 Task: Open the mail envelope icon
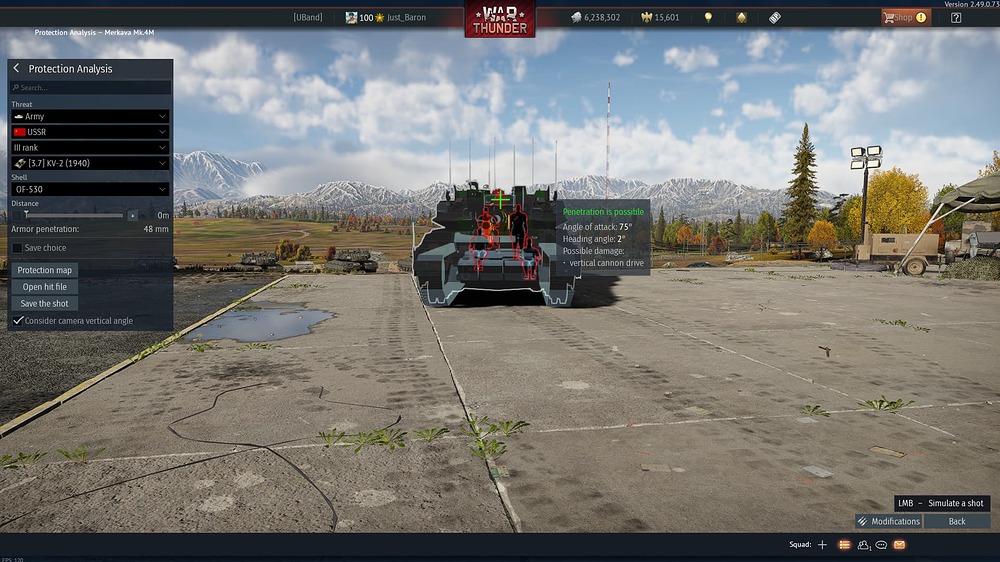(899, 545)
